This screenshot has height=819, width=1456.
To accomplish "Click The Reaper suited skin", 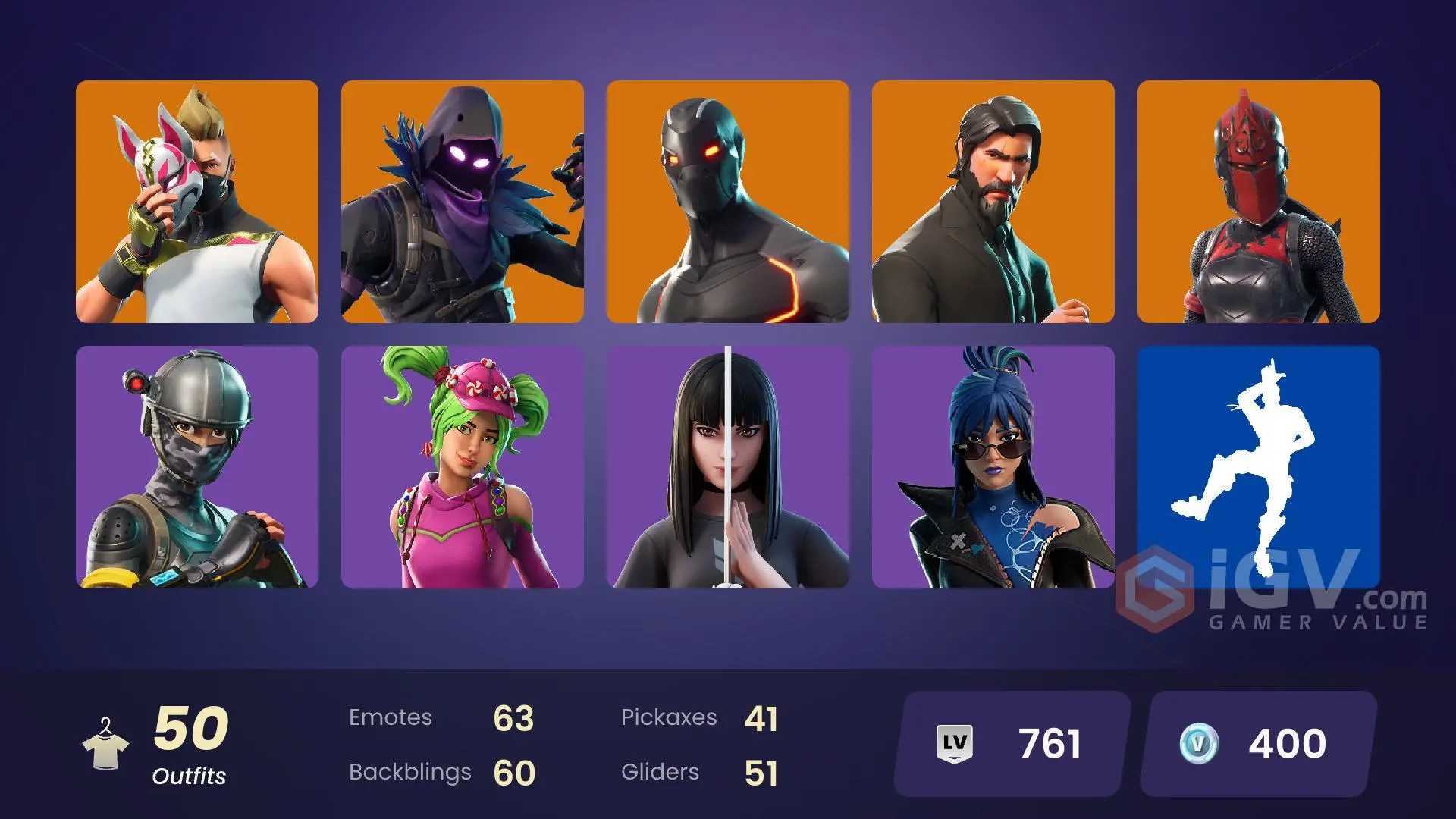I will (x=993, y=200).
